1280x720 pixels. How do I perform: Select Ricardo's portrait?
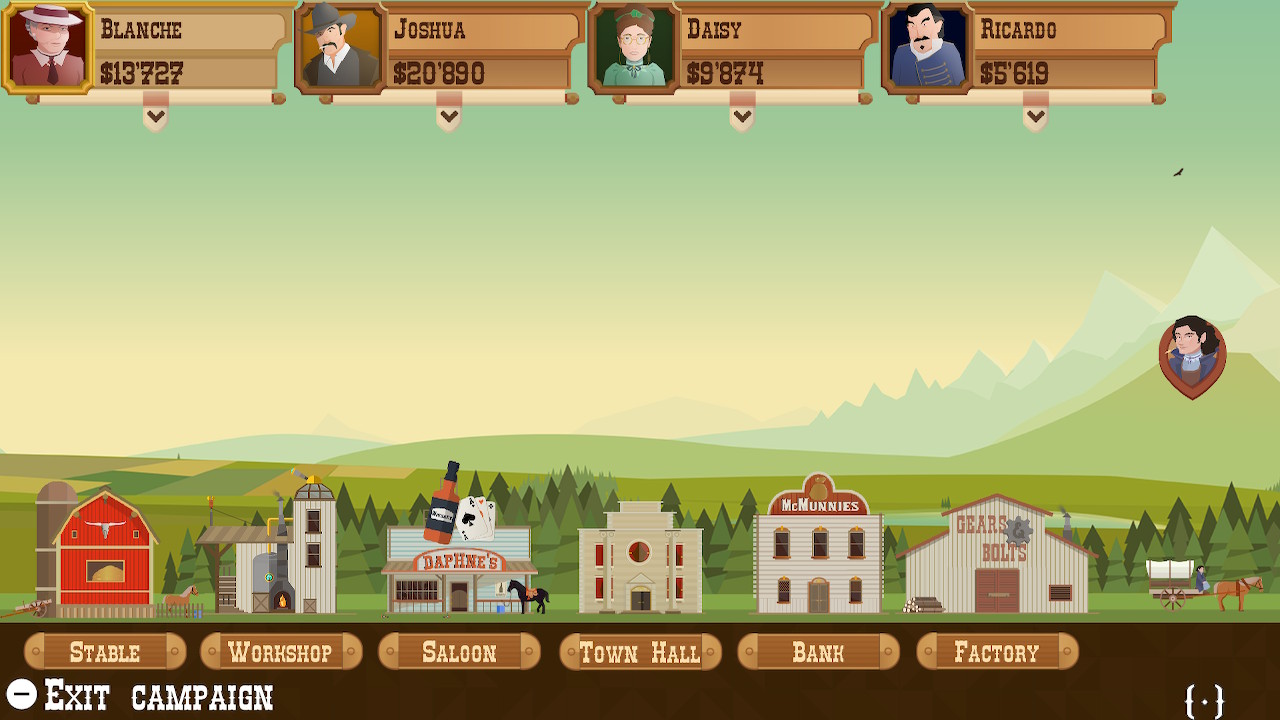(x=927, y=47)
